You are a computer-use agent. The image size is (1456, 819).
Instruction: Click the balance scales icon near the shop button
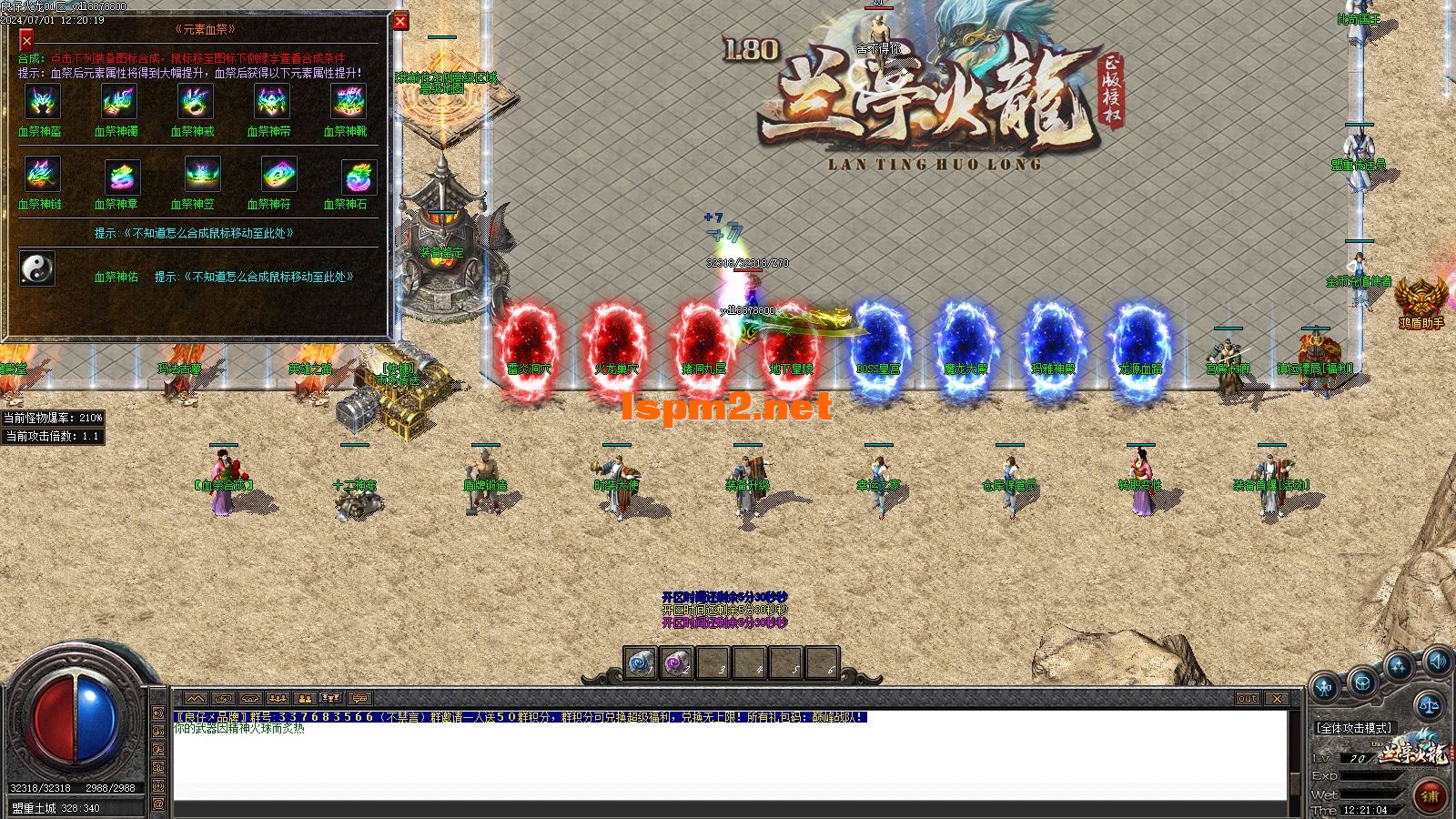click(x=1430, y=706)
